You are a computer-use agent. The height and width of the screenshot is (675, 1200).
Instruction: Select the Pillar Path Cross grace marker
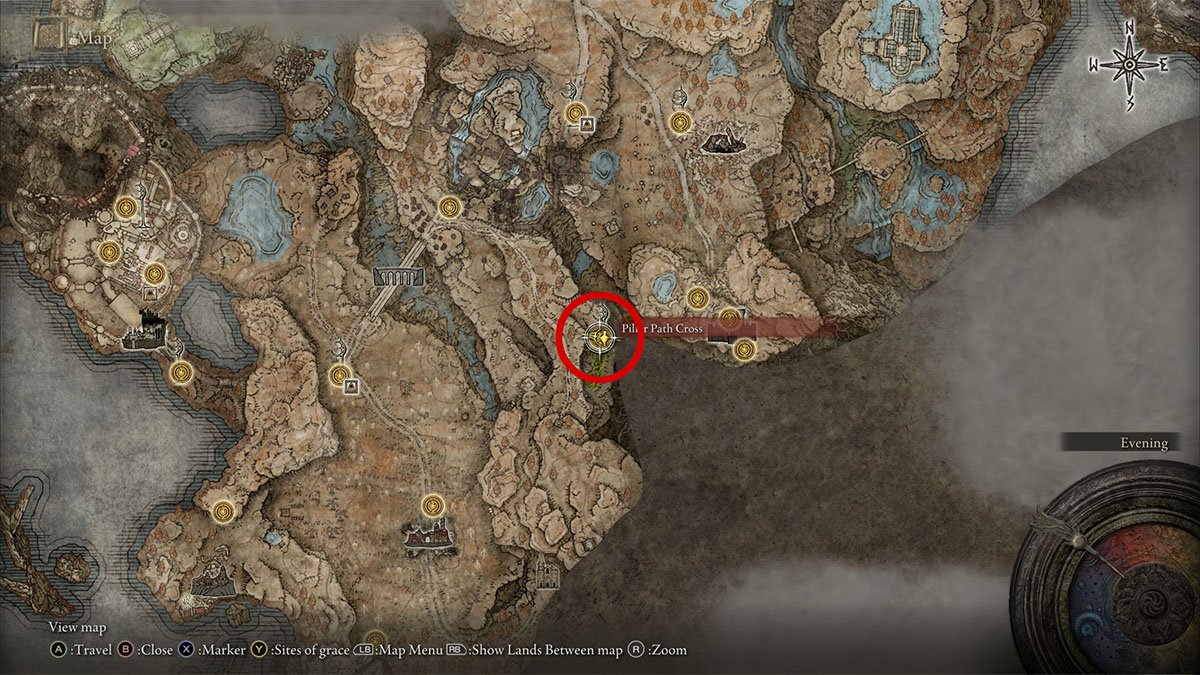pyautogui.click(x=600, y=338)
